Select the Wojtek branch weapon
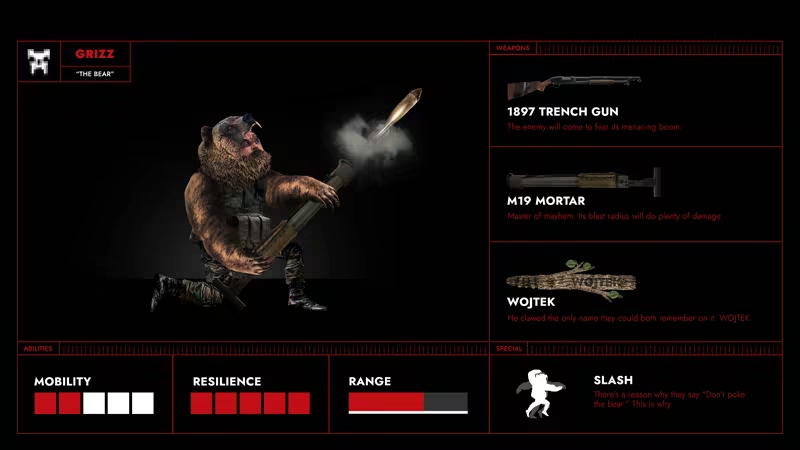Viewport: 800px width, 450px height. tap(571, 282)
